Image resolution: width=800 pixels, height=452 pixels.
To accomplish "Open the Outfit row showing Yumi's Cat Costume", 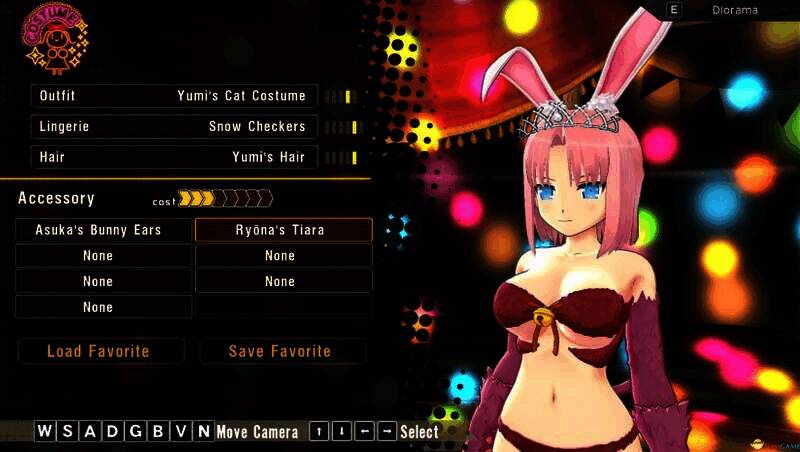I will click(175, 96).
